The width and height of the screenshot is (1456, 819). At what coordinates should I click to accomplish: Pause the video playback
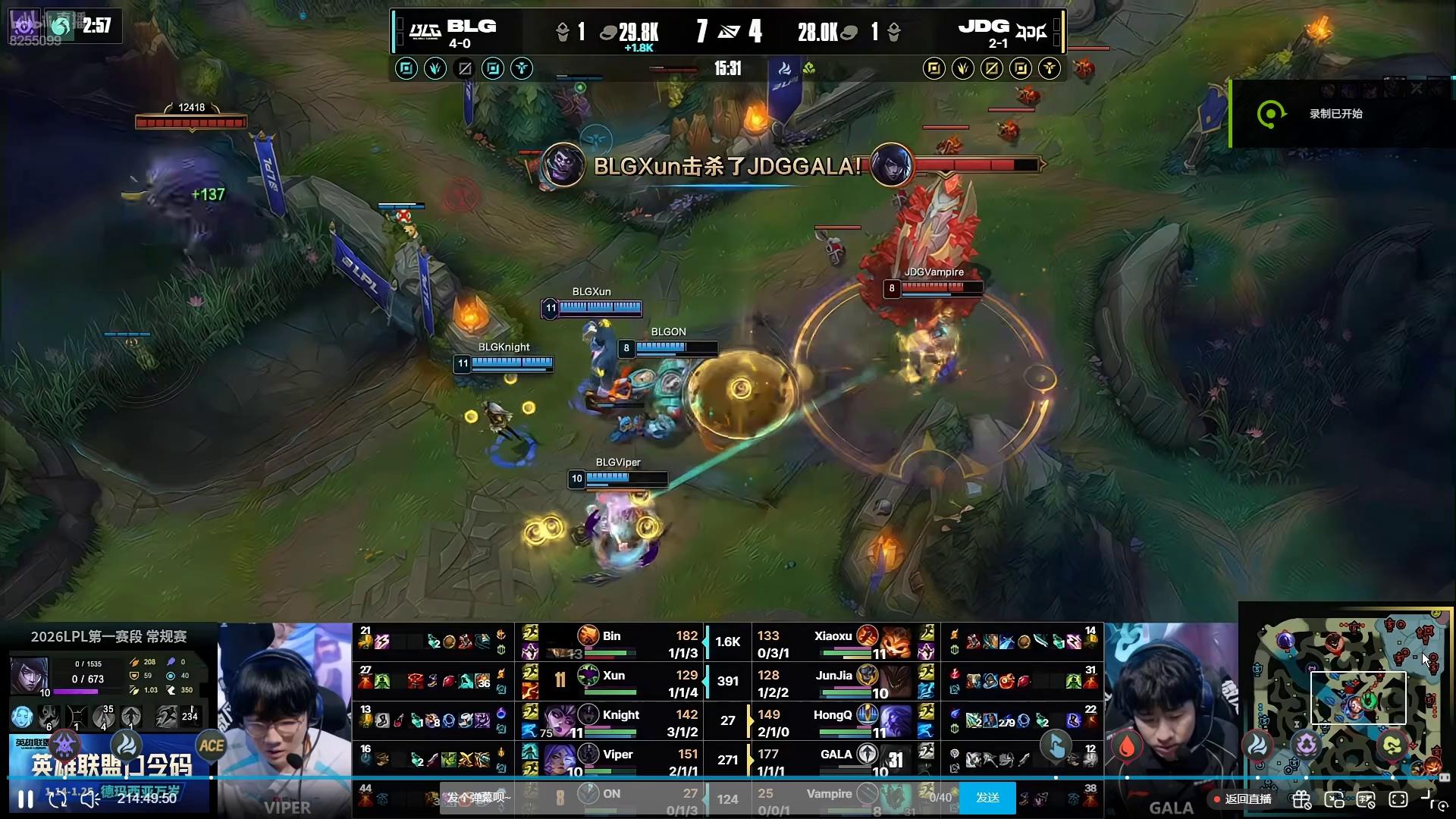(25, 799)
